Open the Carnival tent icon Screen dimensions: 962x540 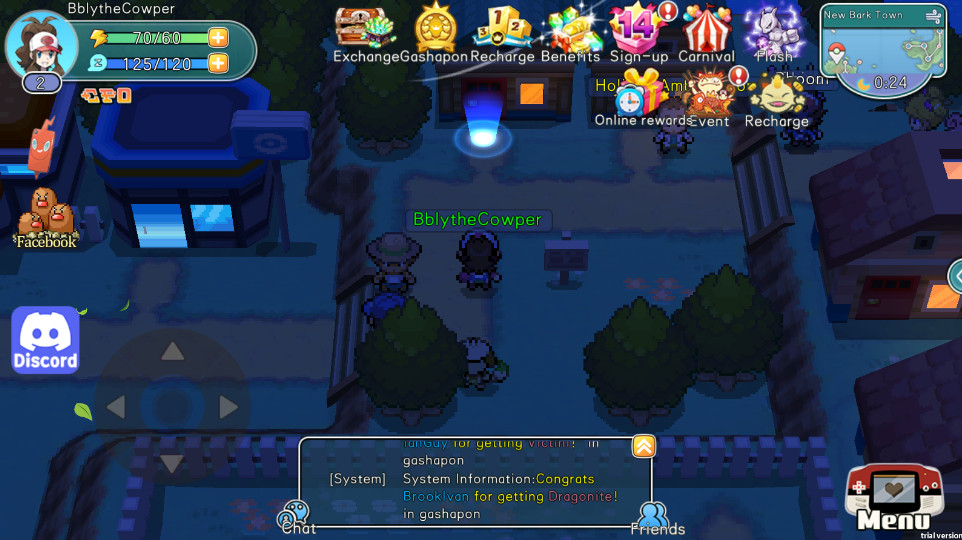(x=706, y=30)
